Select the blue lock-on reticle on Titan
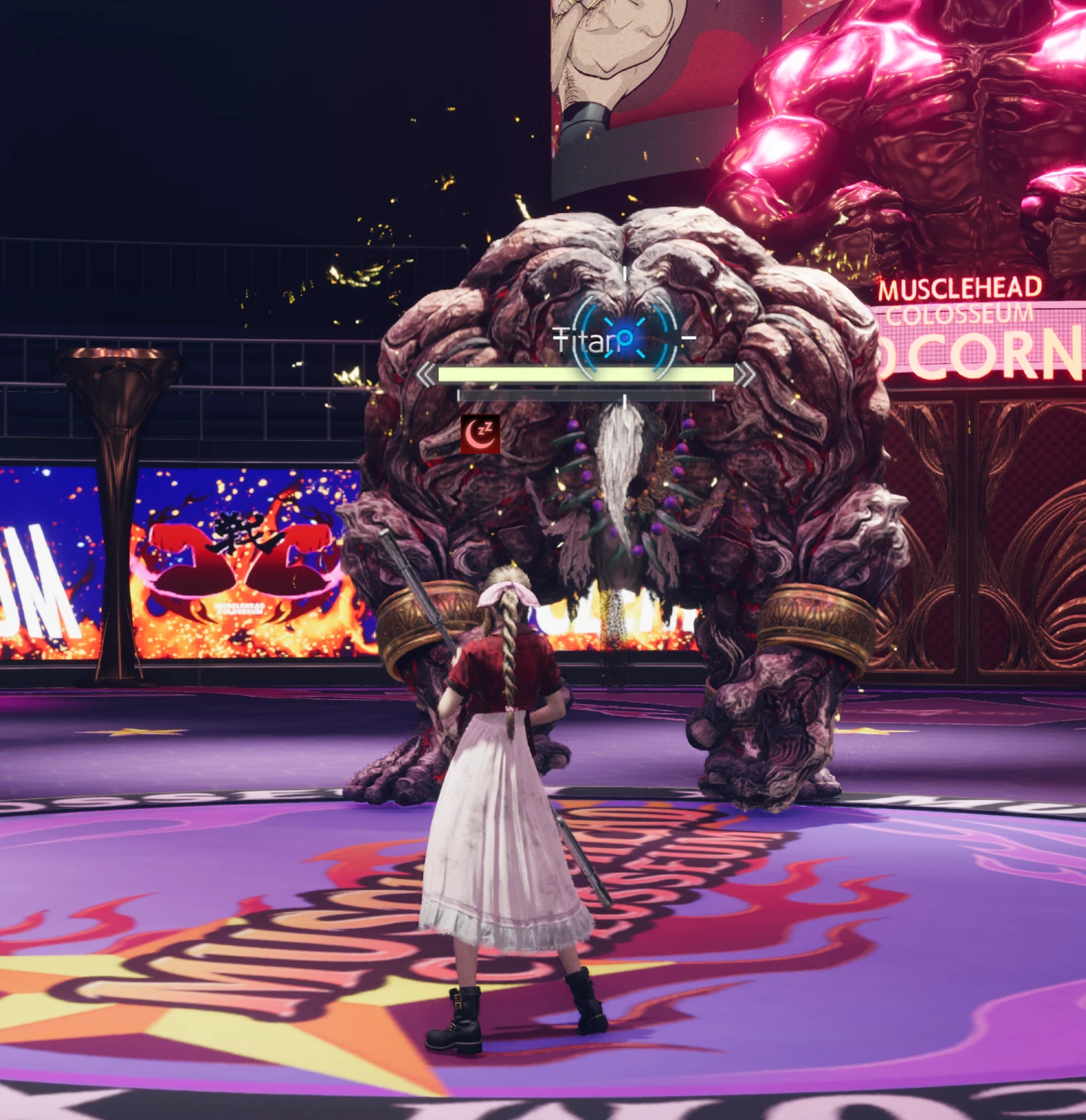This screenshot has height=1120, width=1086. click(x=625, y=339)
